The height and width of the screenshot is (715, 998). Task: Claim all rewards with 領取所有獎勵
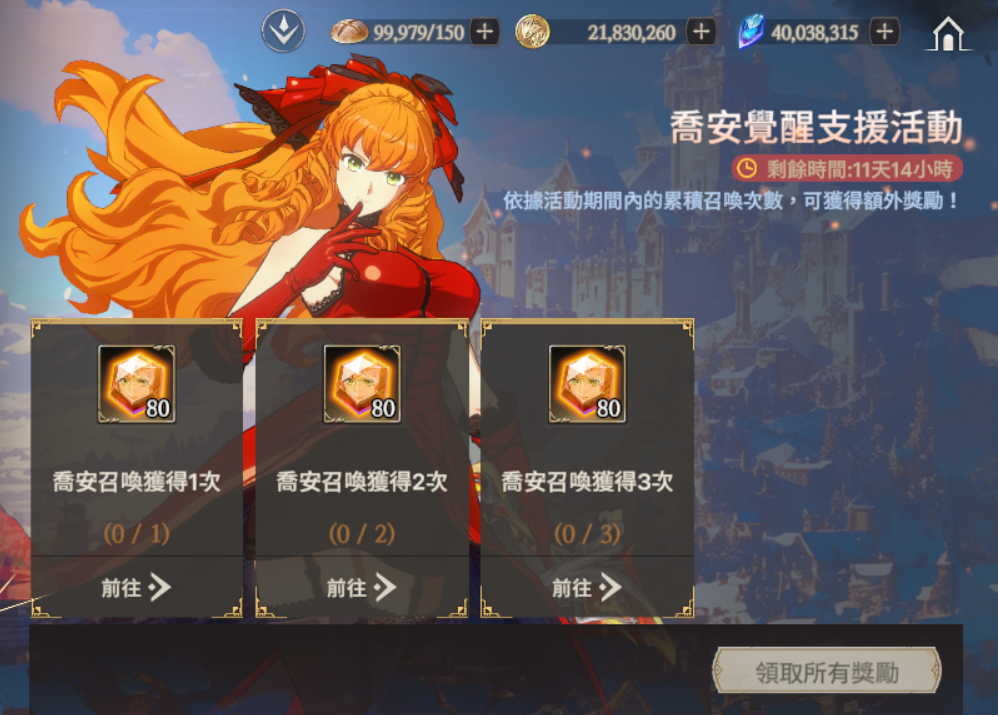[826, 672]
